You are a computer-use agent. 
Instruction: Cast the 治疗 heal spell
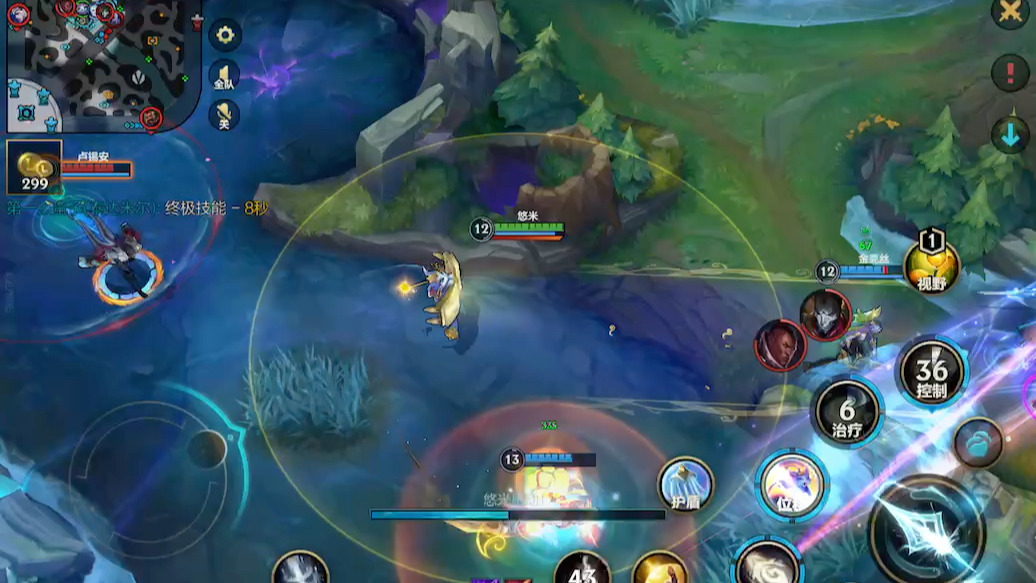848,412
